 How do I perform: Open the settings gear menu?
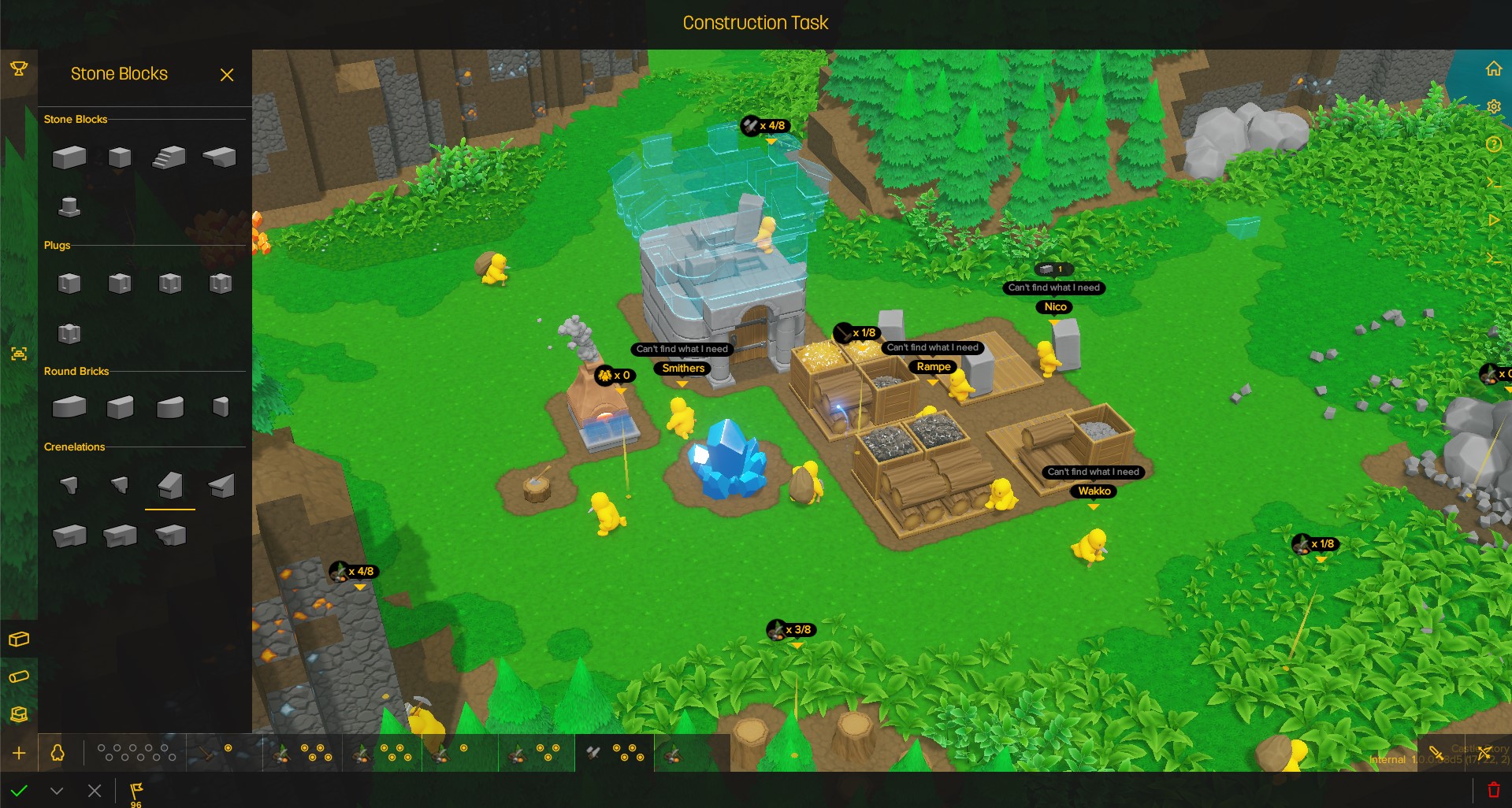(x=1494, y=106)
